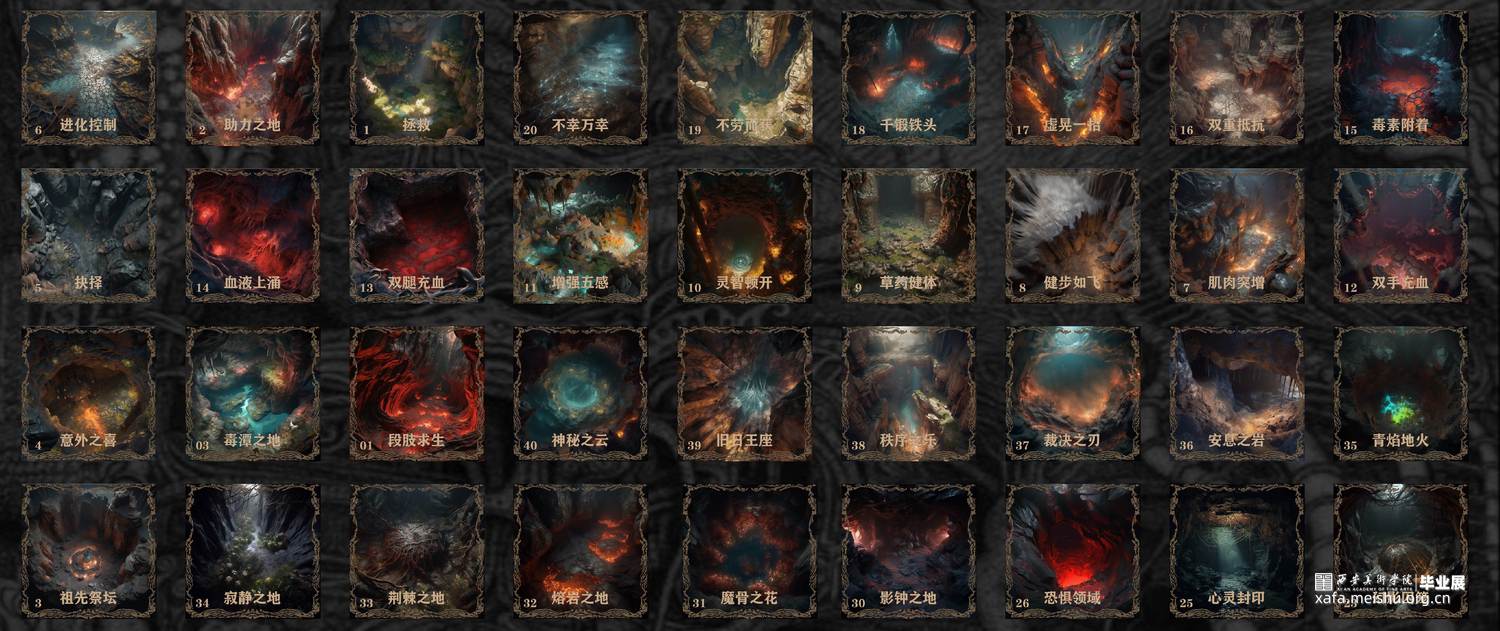Pick the 恐惧领域 card
1500x631 pixels.
tap(1072, 550)
